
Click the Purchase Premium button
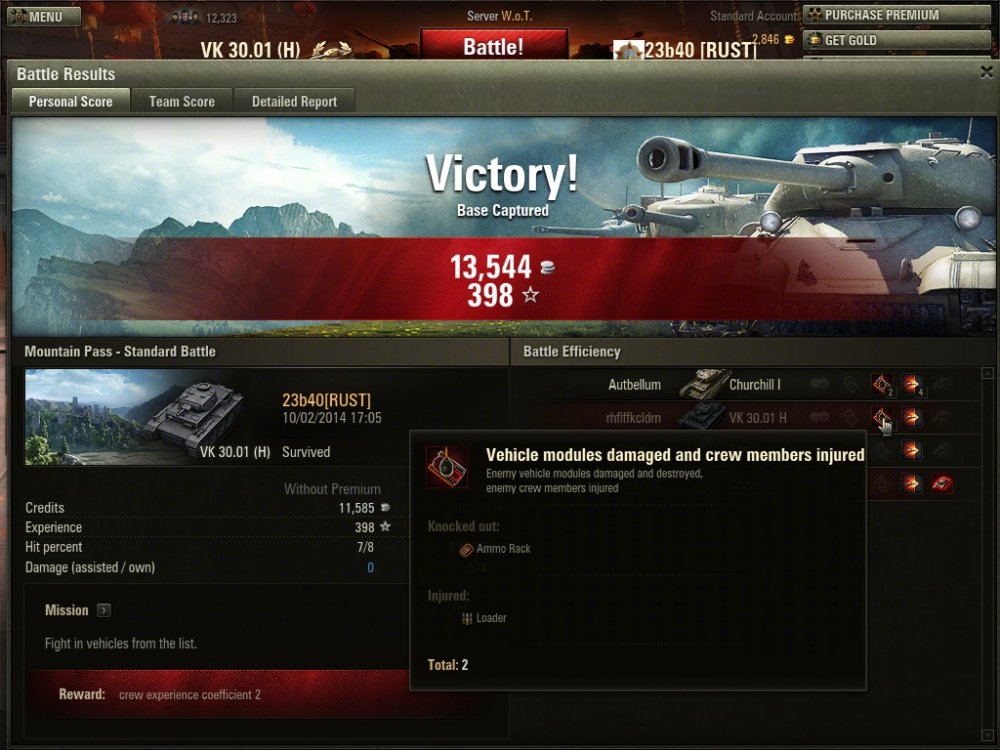pos(895,15)
